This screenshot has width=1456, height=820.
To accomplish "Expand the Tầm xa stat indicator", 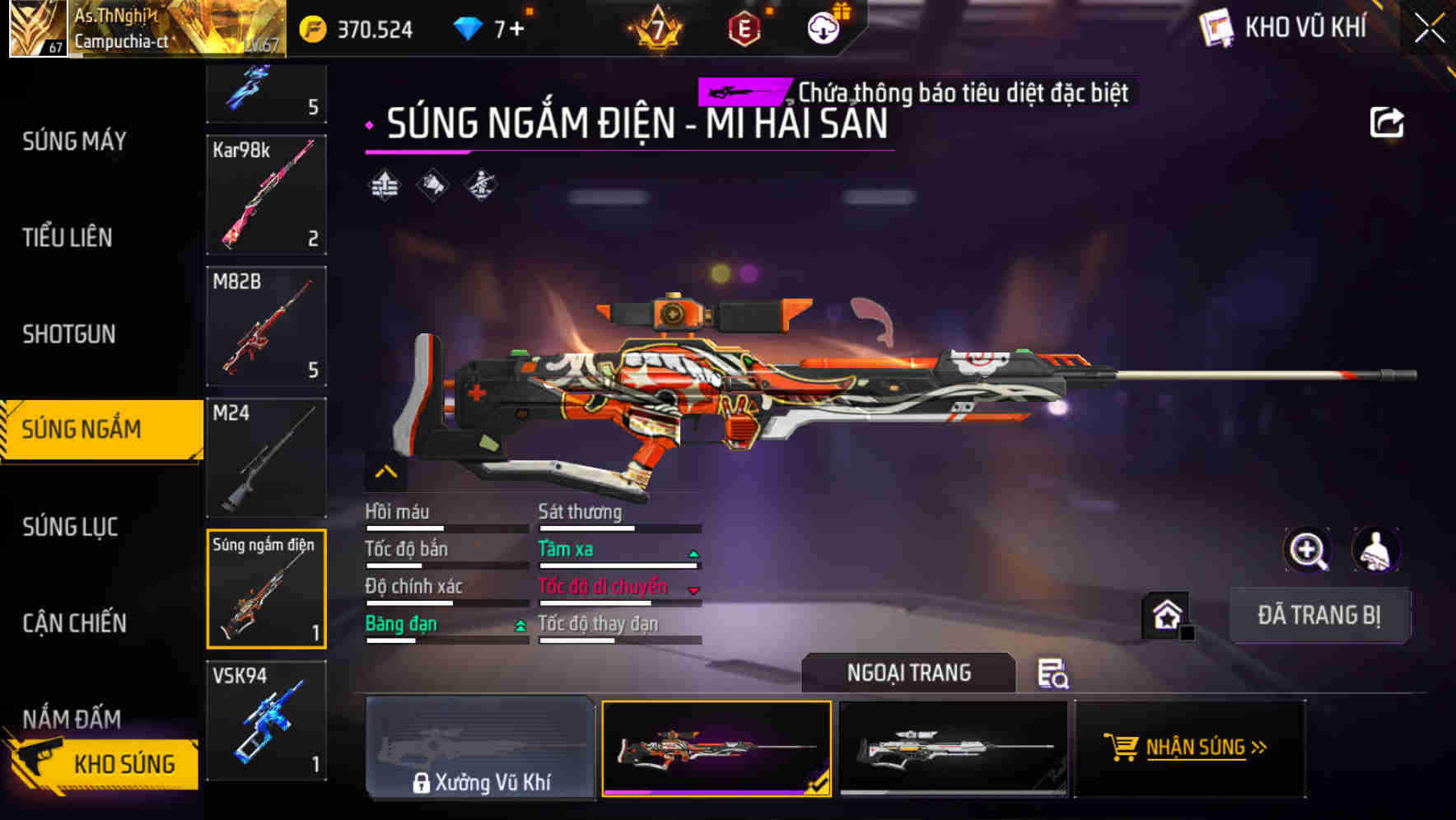I will (x=694, y=552).
